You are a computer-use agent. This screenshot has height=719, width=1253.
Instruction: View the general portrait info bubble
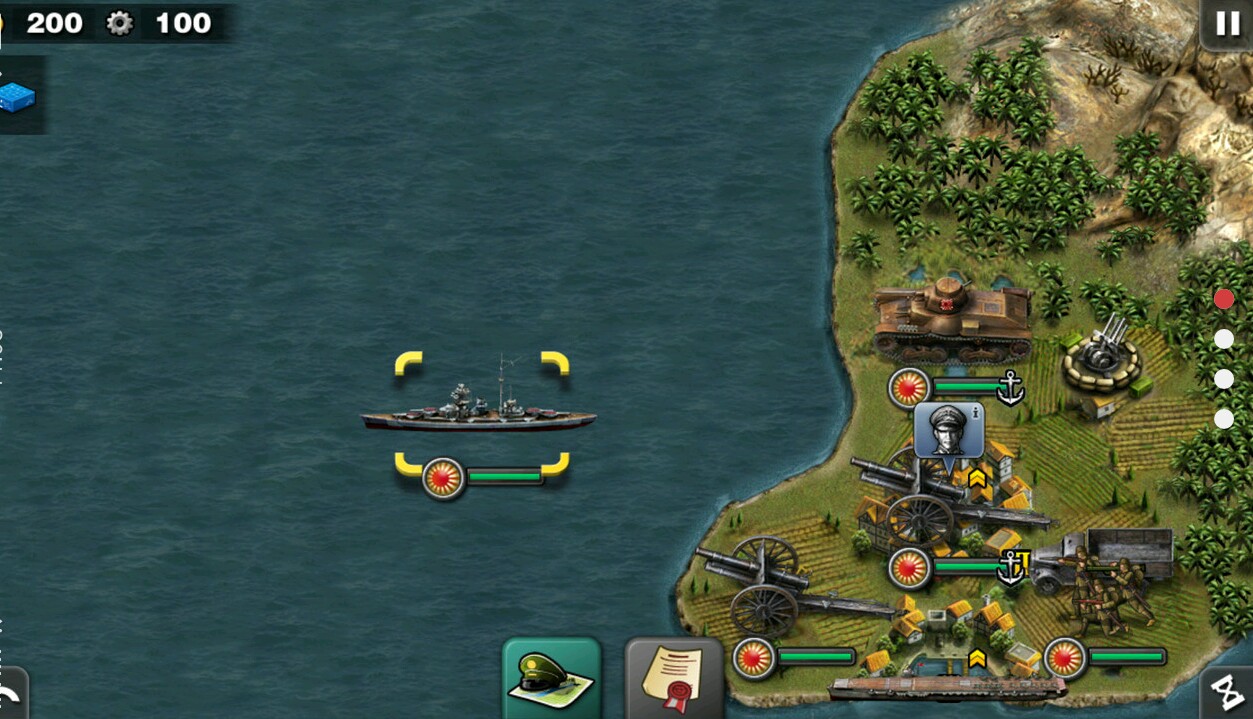point(948,429)
